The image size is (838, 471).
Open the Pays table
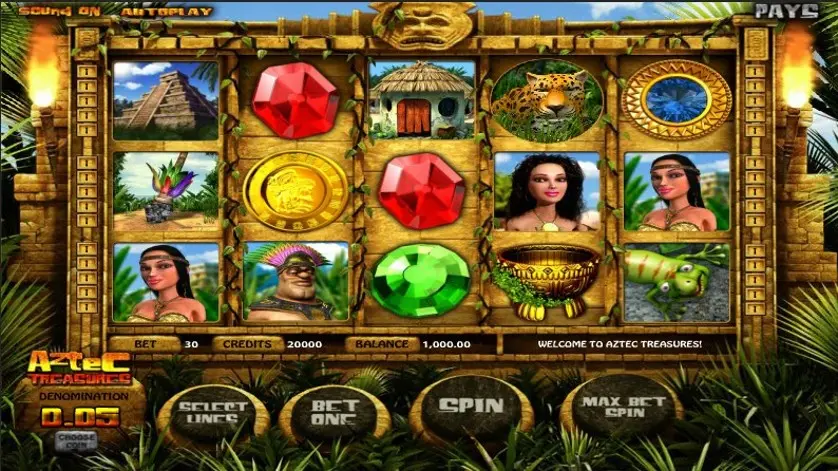[x=785, y=11]
